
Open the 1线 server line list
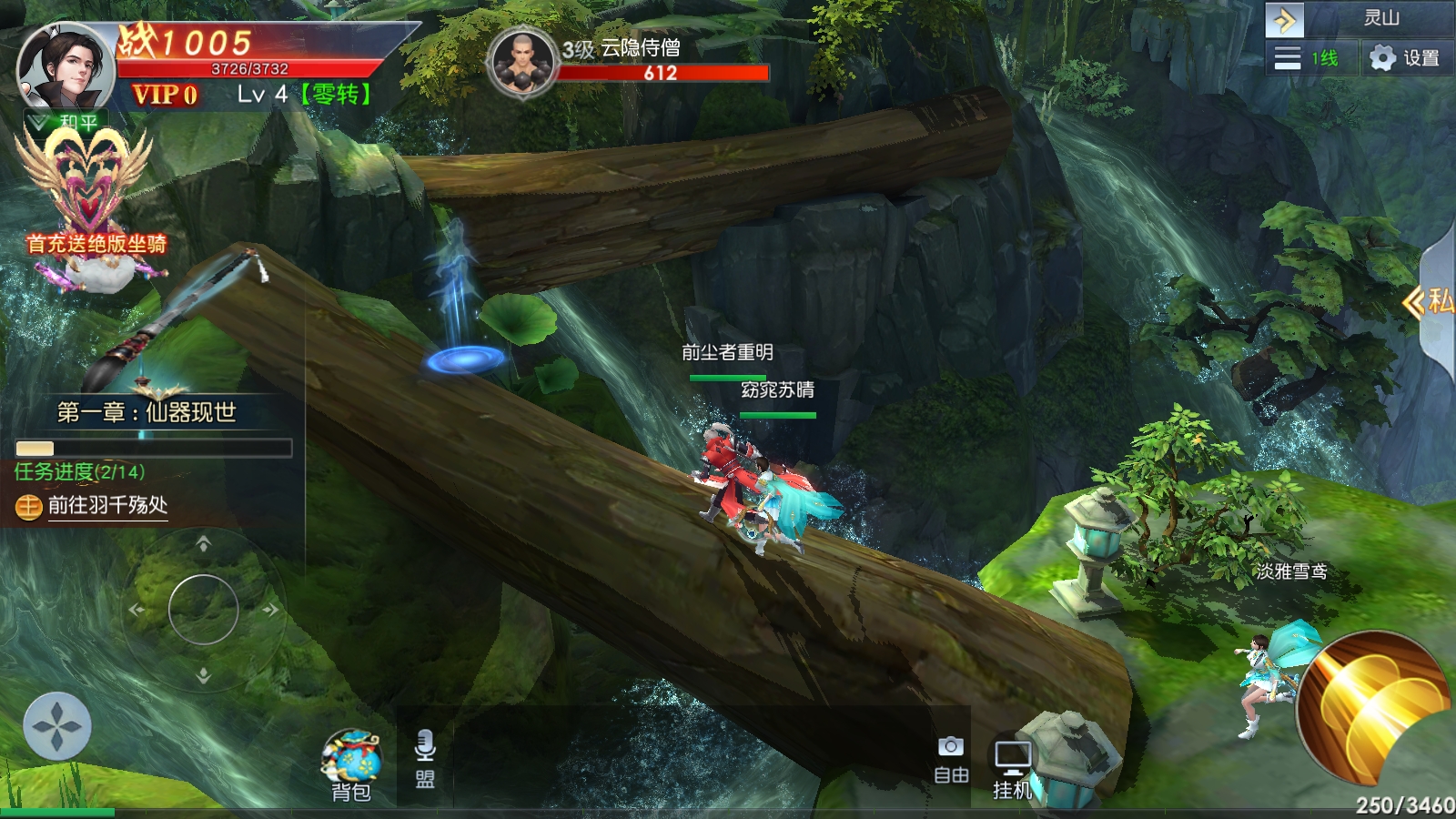(x=1307, y=58)
